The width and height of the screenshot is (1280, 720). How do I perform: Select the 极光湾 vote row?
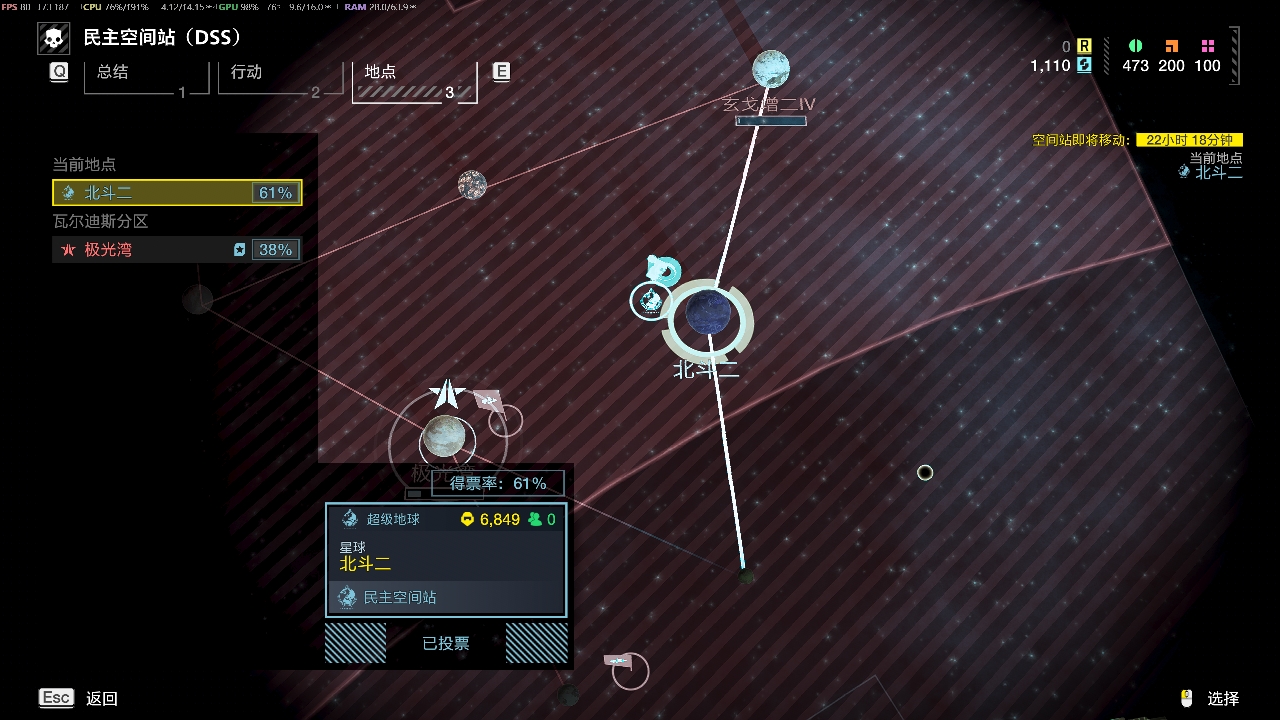click(177, 249)
